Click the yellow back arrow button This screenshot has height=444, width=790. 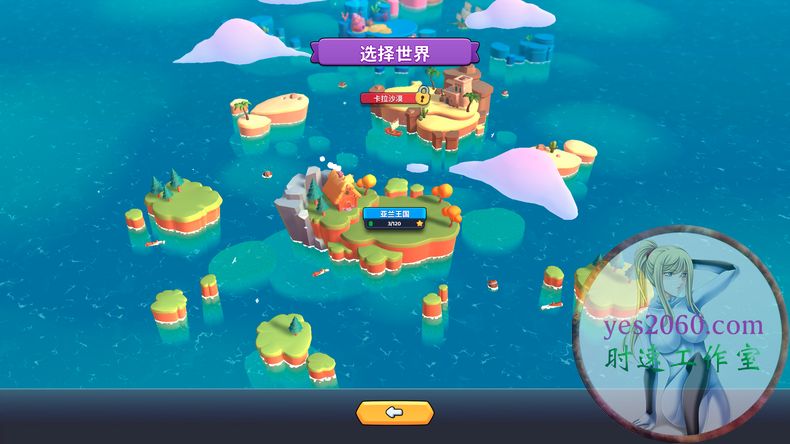pyautogui.click(x=395, y=411)
